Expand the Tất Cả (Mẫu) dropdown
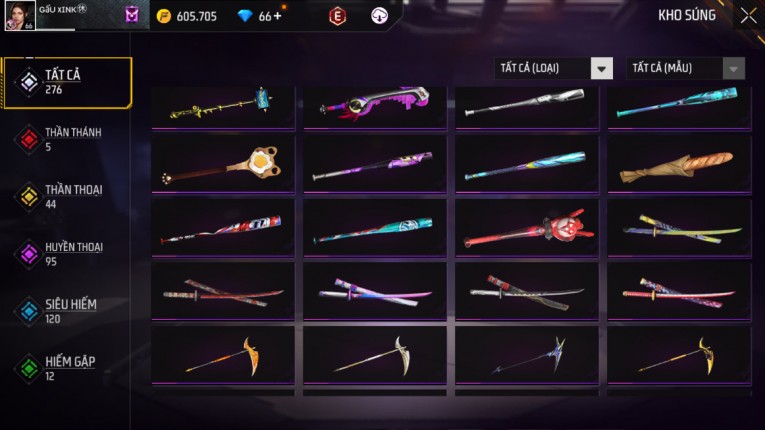Screen dimensions: 765x430 pos(685,68)
